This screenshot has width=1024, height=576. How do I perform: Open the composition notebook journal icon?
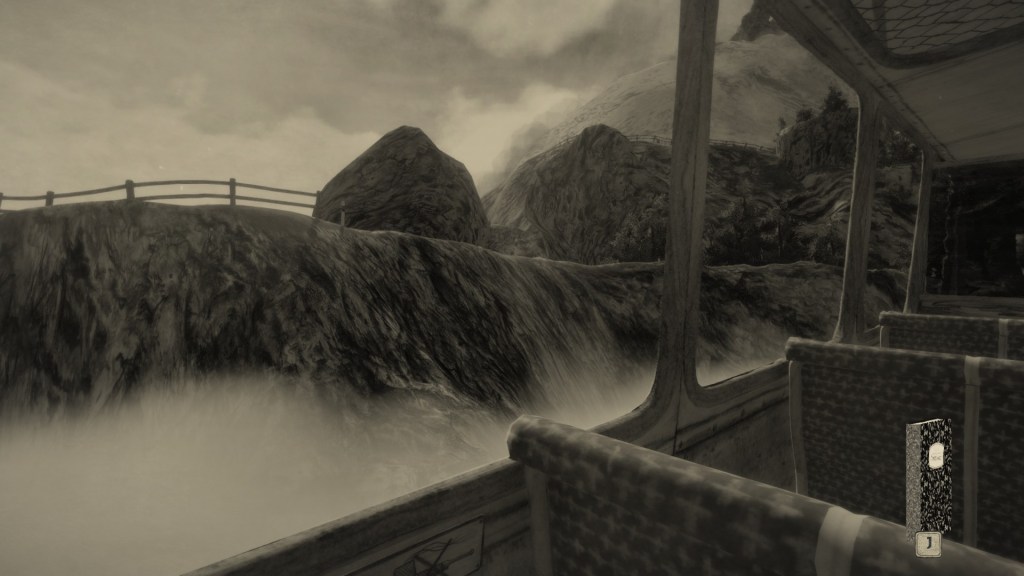click(x=928, y=475)
